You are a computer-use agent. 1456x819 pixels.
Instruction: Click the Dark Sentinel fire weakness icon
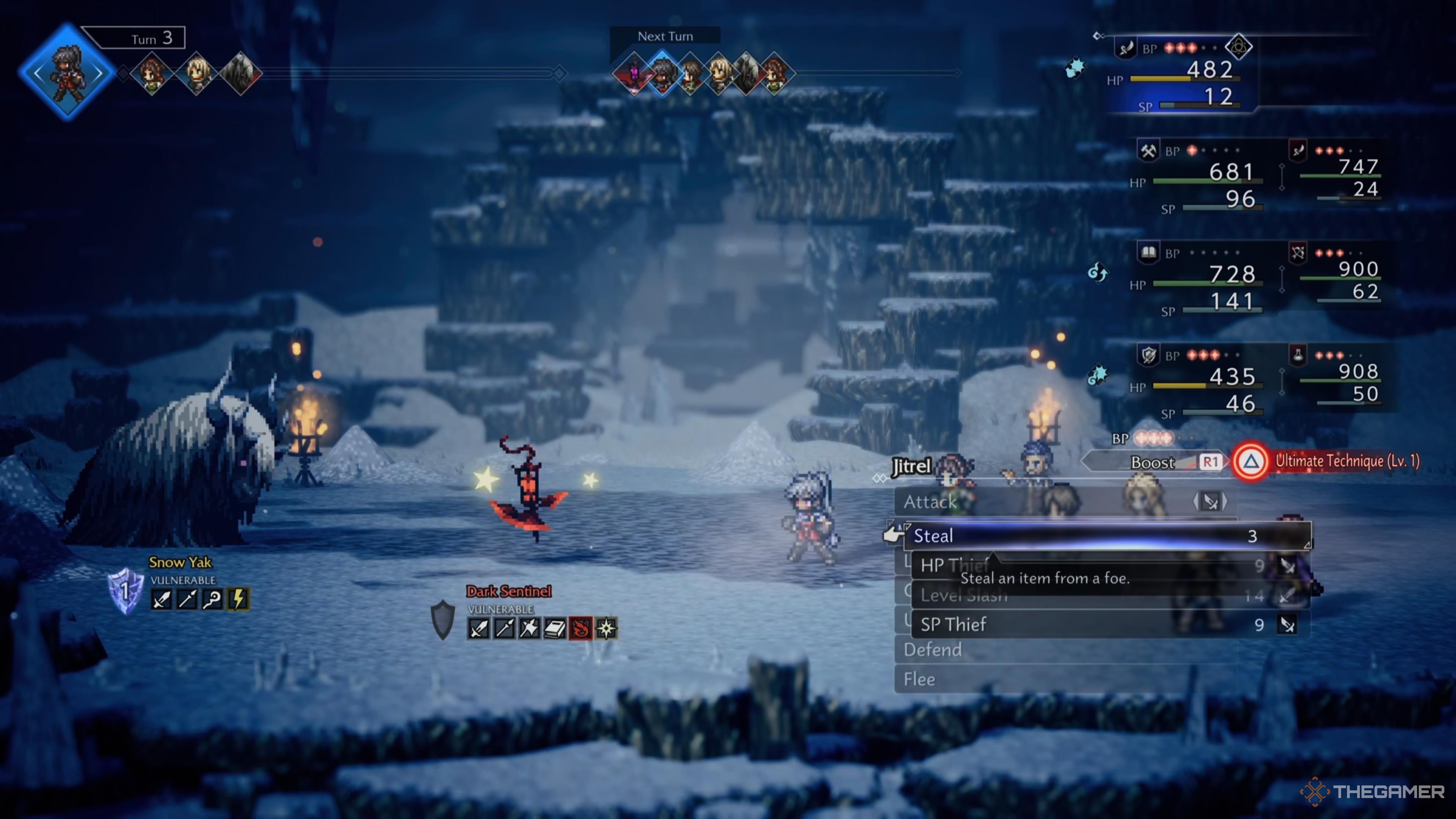point(580,628)
